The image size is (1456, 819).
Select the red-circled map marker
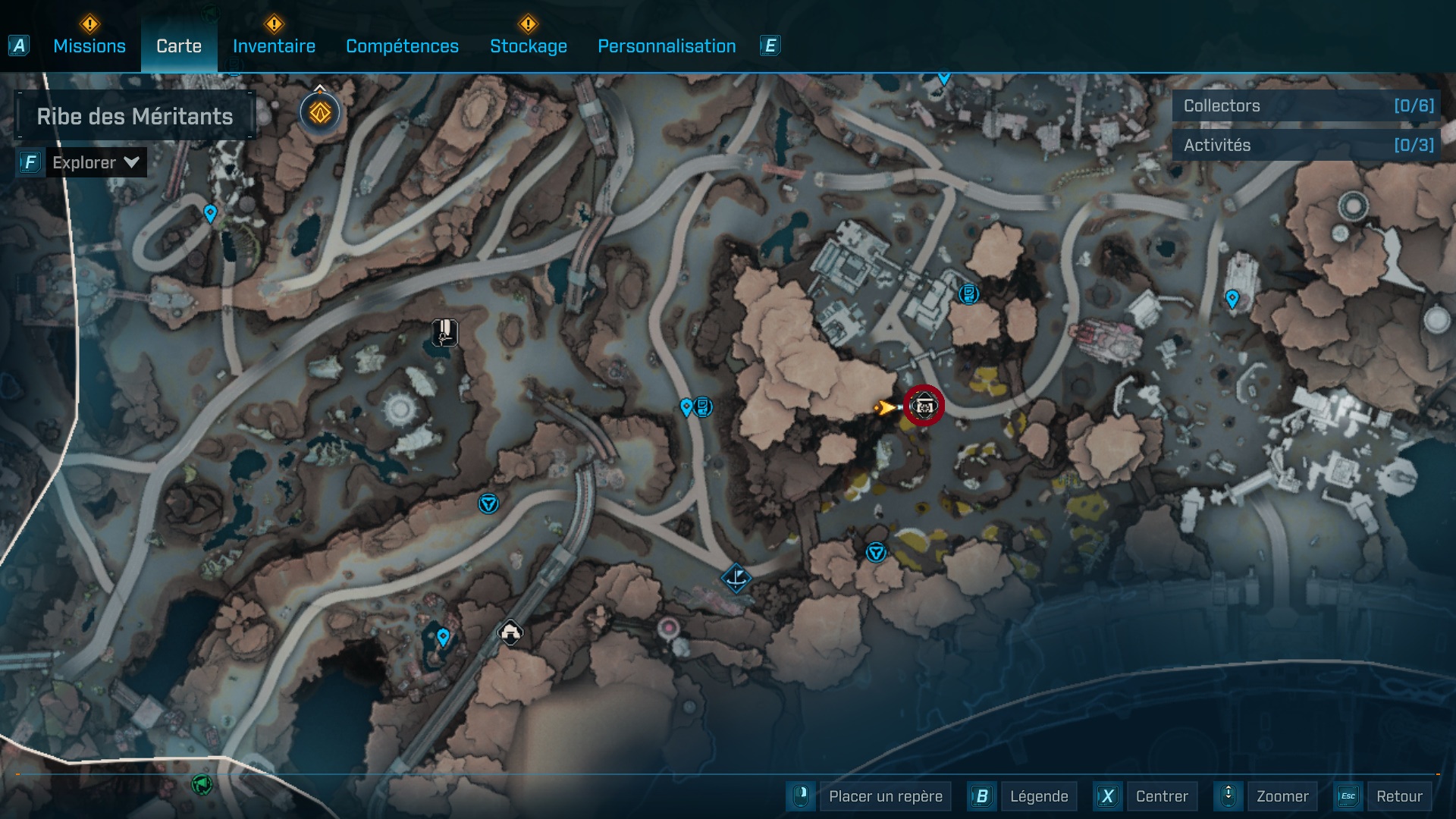click(x=924, y=406)
